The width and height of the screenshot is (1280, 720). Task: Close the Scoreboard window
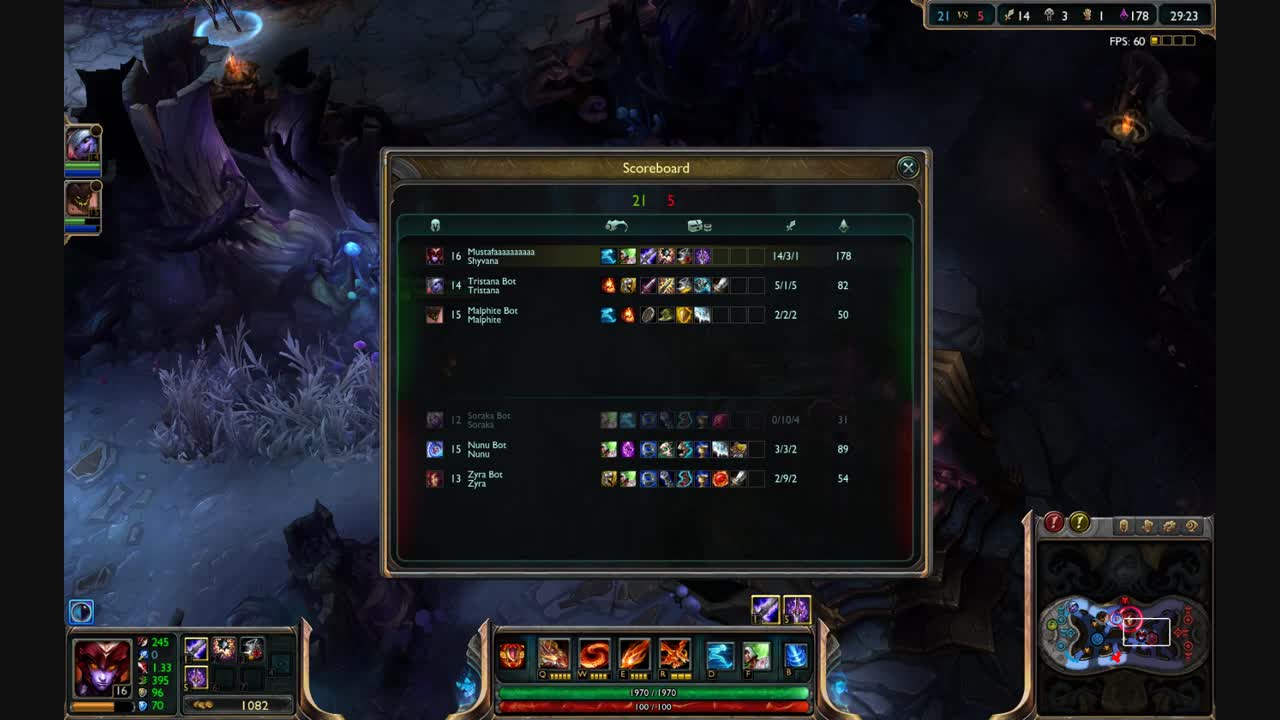click(907, 168)
